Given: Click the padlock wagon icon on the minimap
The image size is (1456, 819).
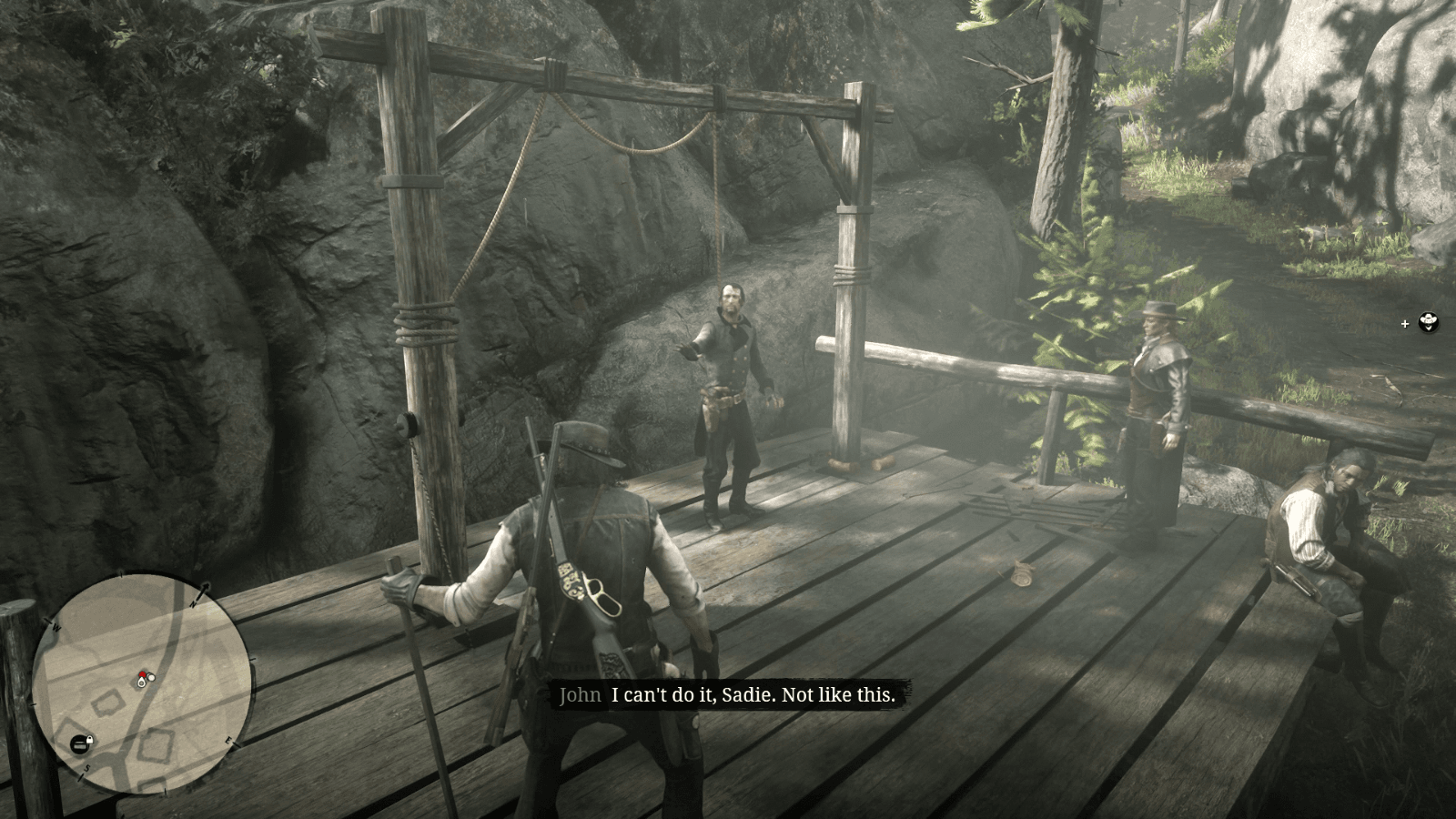Looking at the screenshot, I should point(80,743).
